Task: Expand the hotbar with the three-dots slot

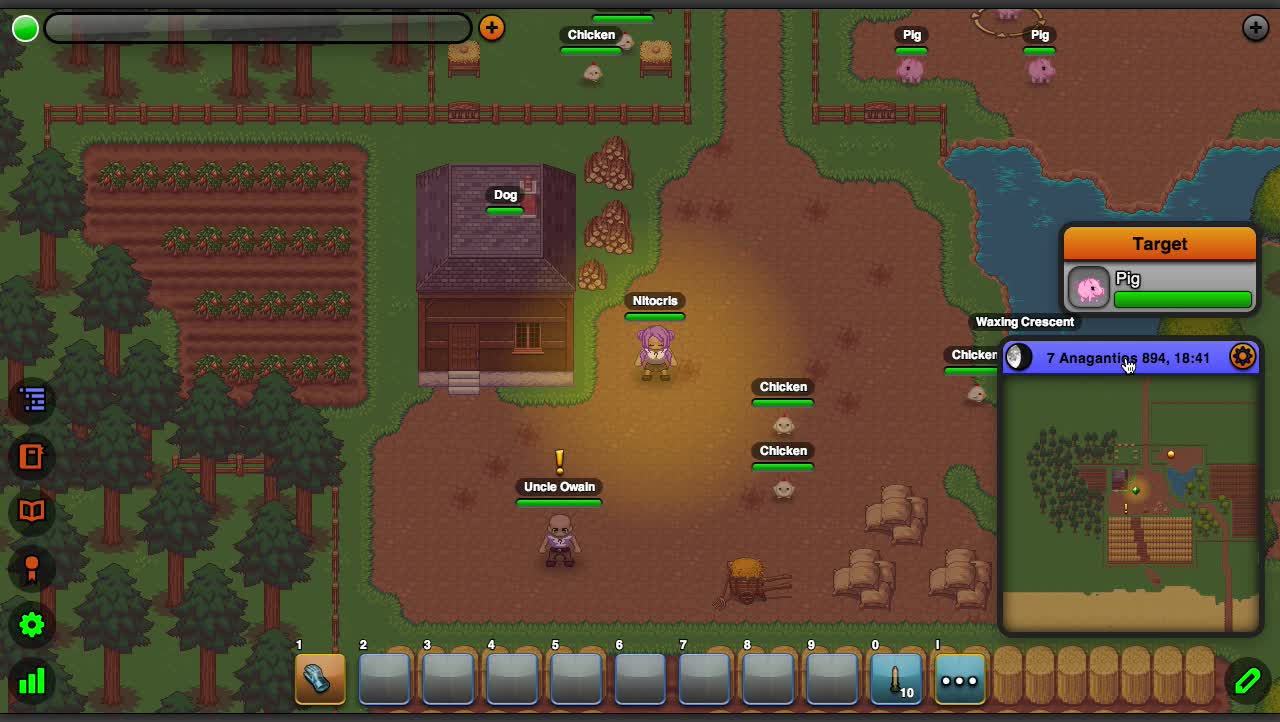Action: coord(959,680)
